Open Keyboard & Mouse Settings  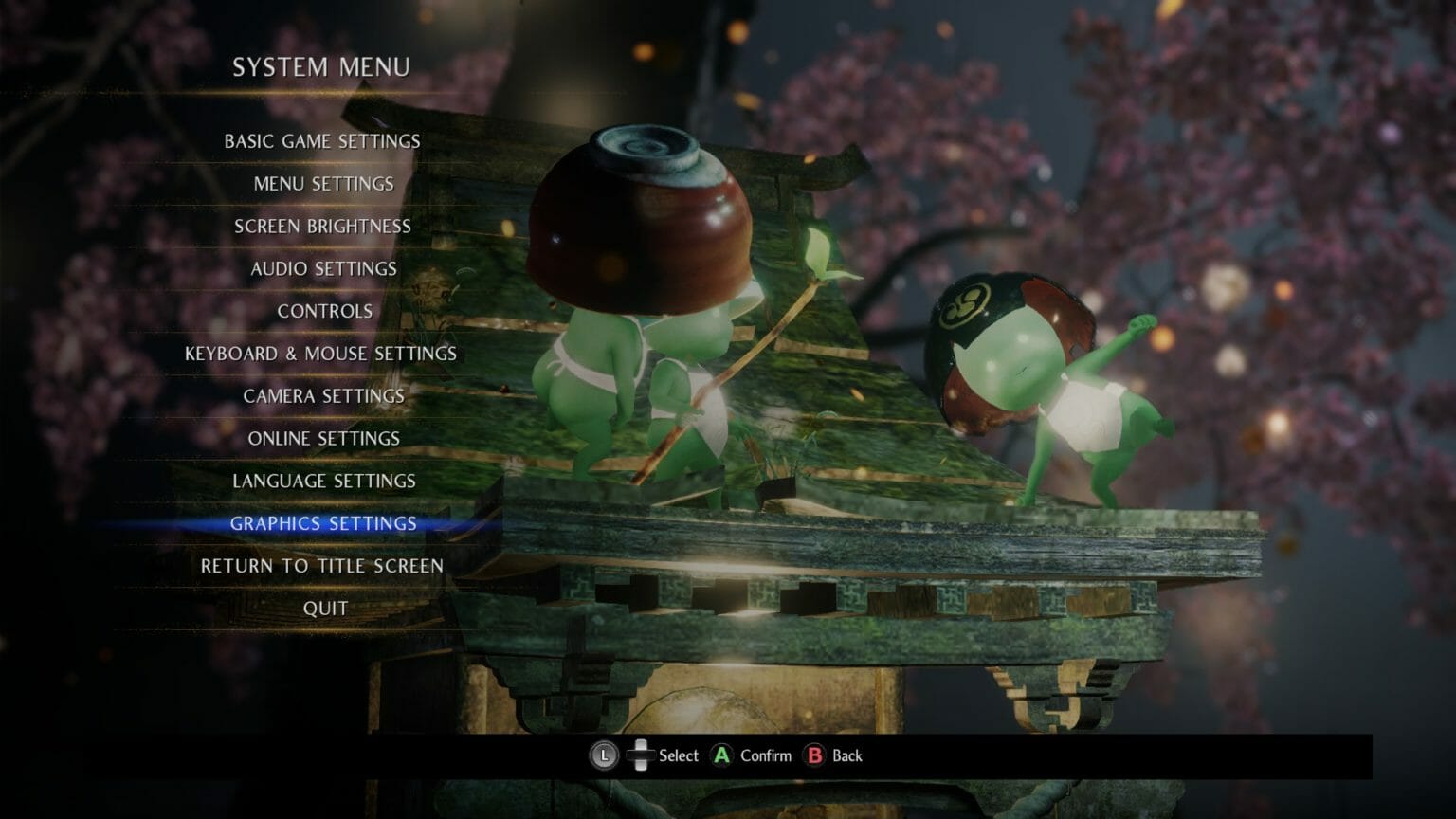pyautogui.click(x=323, y=353)
